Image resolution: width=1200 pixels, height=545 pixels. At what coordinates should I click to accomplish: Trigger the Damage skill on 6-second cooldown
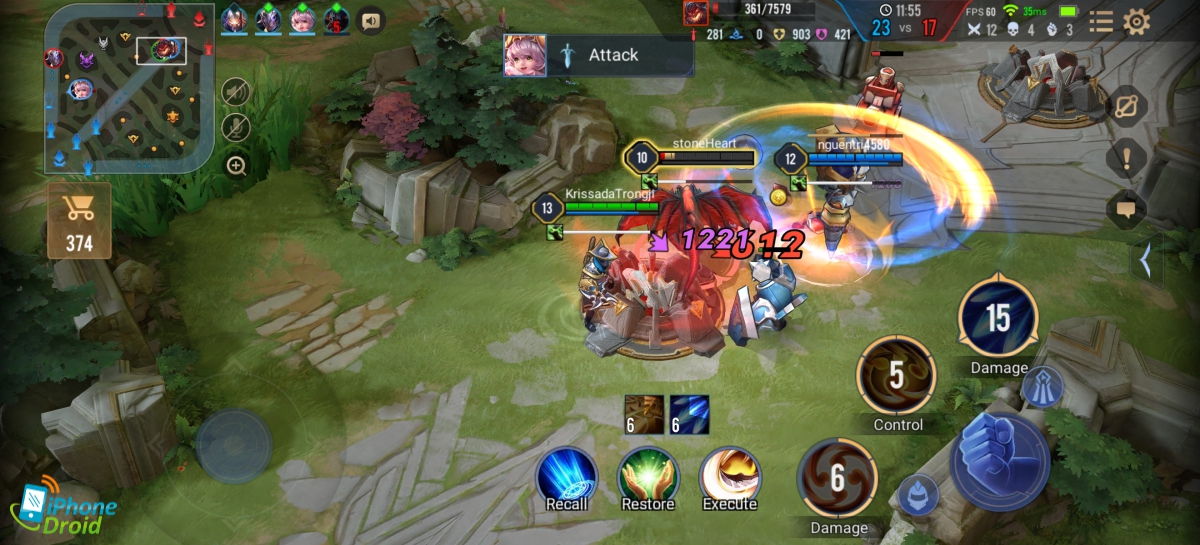tap(838, 479)
